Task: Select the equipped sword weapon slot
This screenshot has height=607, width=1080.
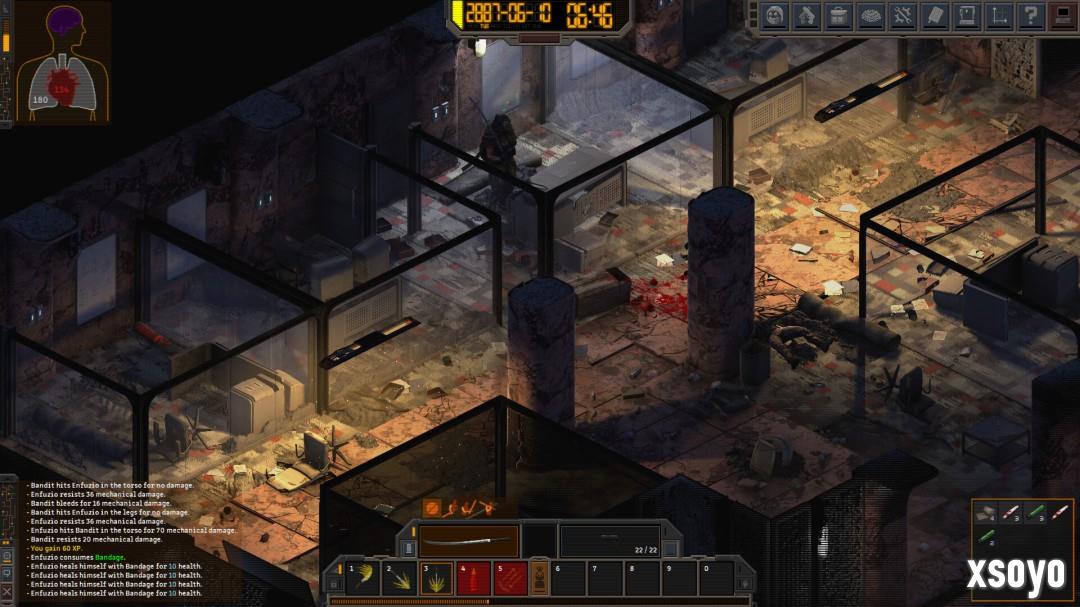Action: point(468,541)
